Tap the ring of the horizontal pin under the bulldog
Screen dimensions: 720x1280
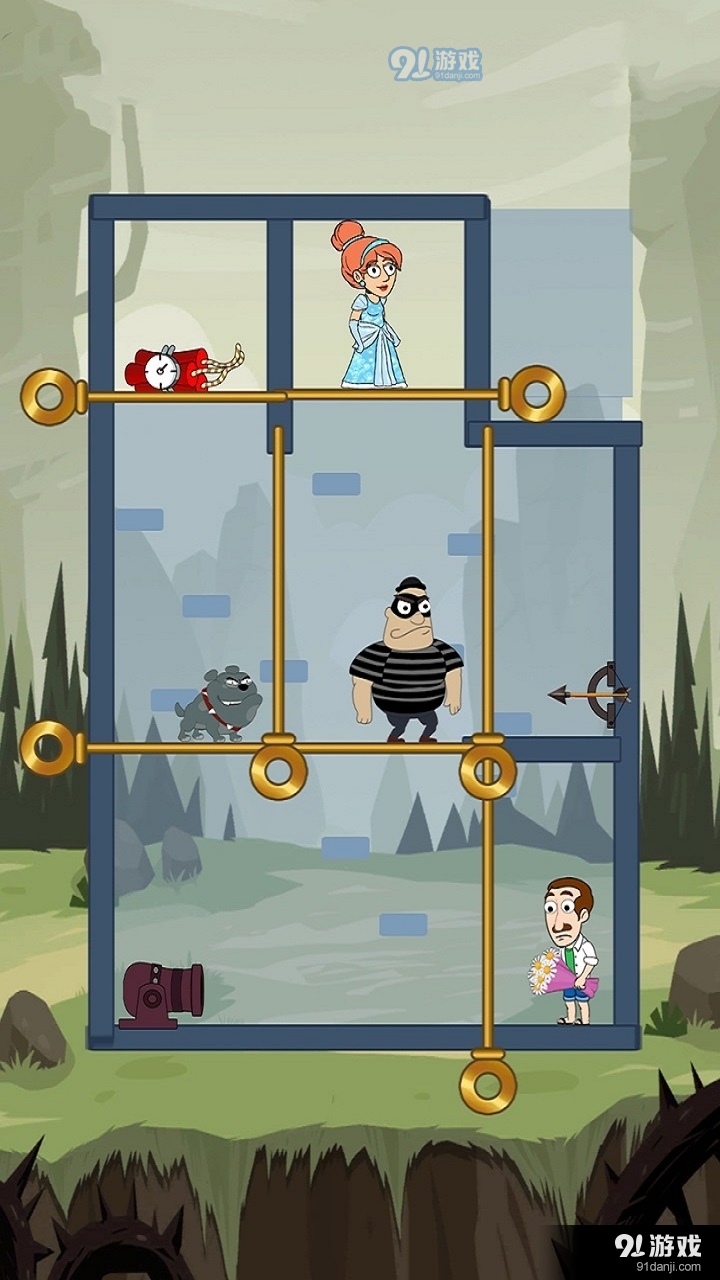pyautogui.click(x=48, y=748)
